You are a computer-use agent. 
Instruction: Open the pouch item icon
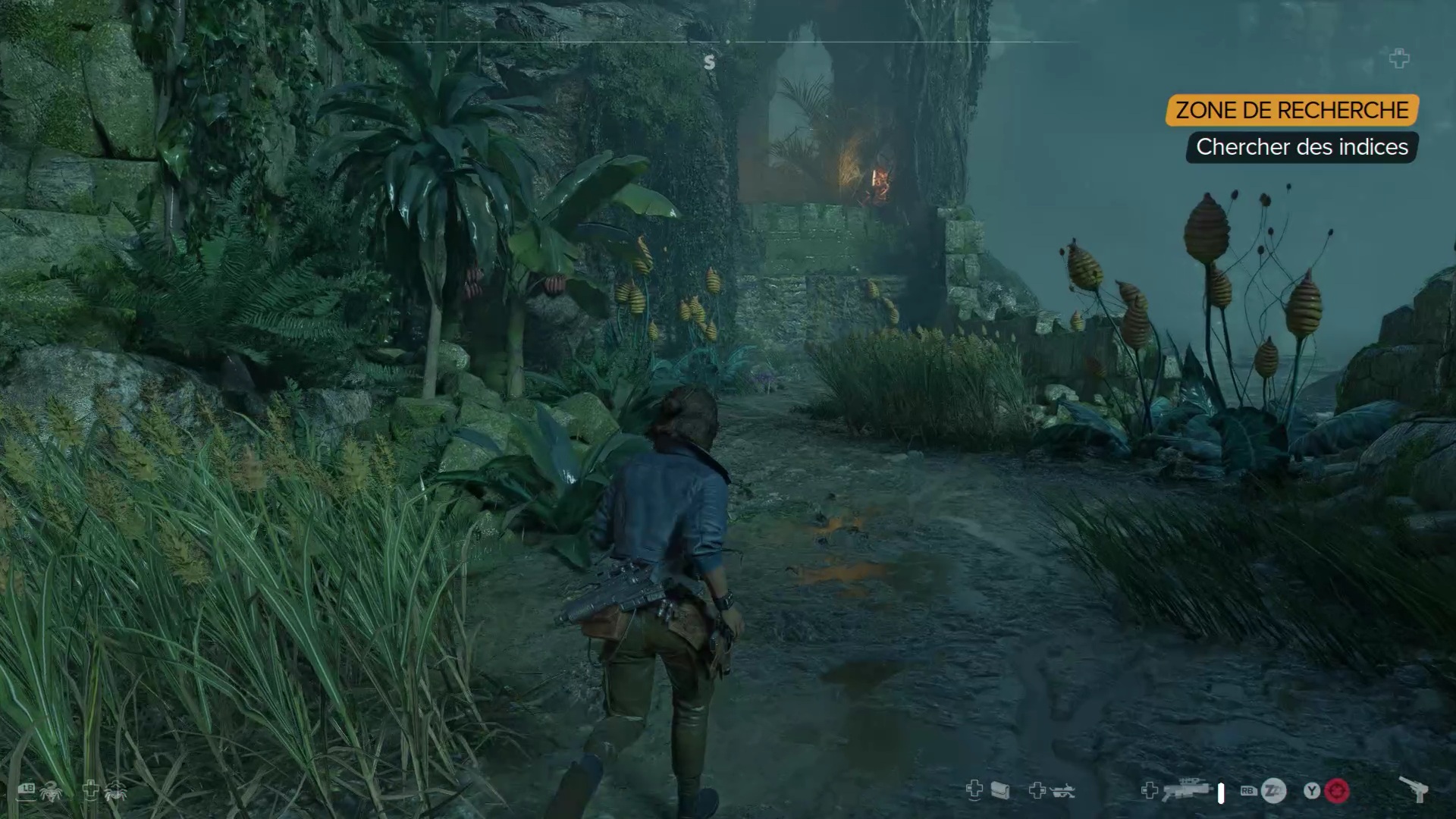(x=1000, y=792)
